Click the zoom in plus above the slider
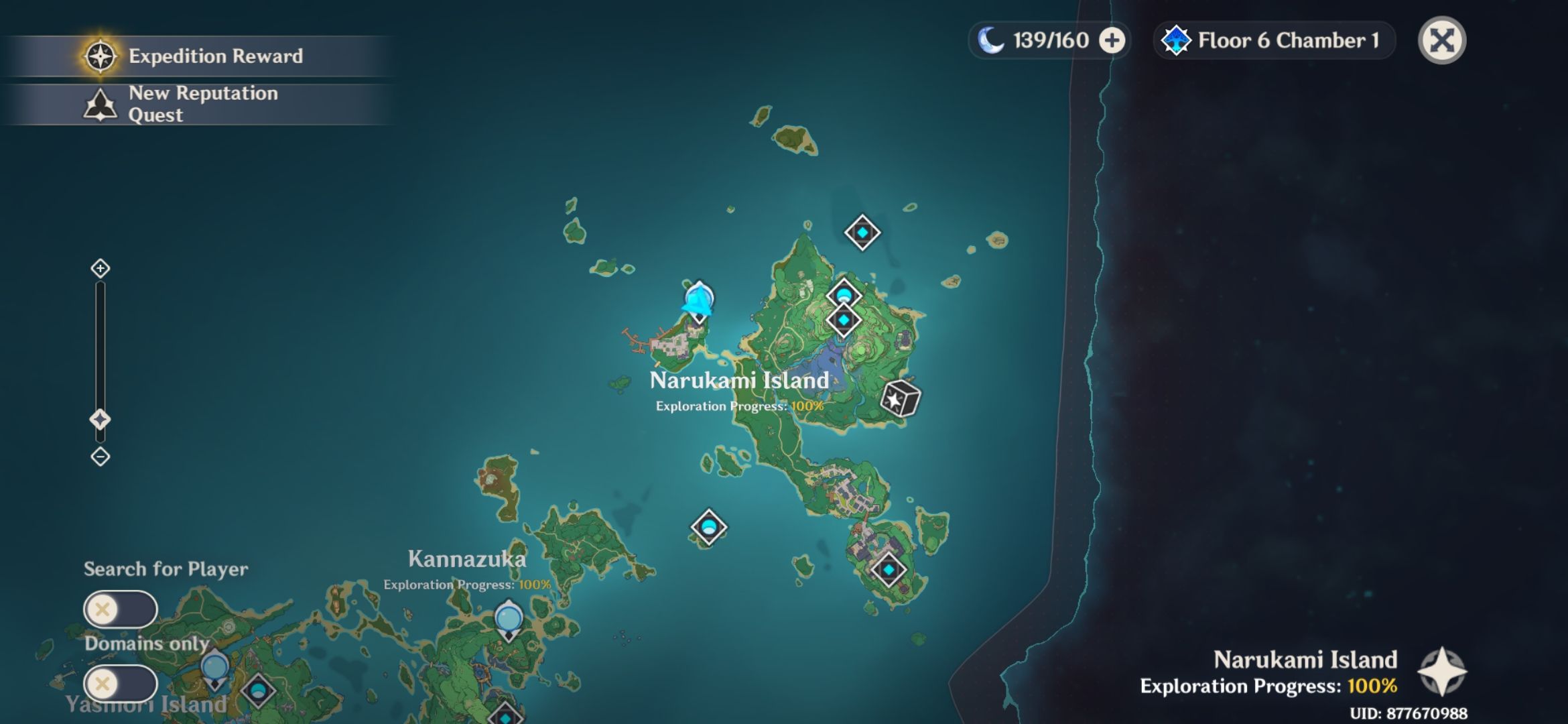This screenshot has height=724, width=1568. [101, 268]
